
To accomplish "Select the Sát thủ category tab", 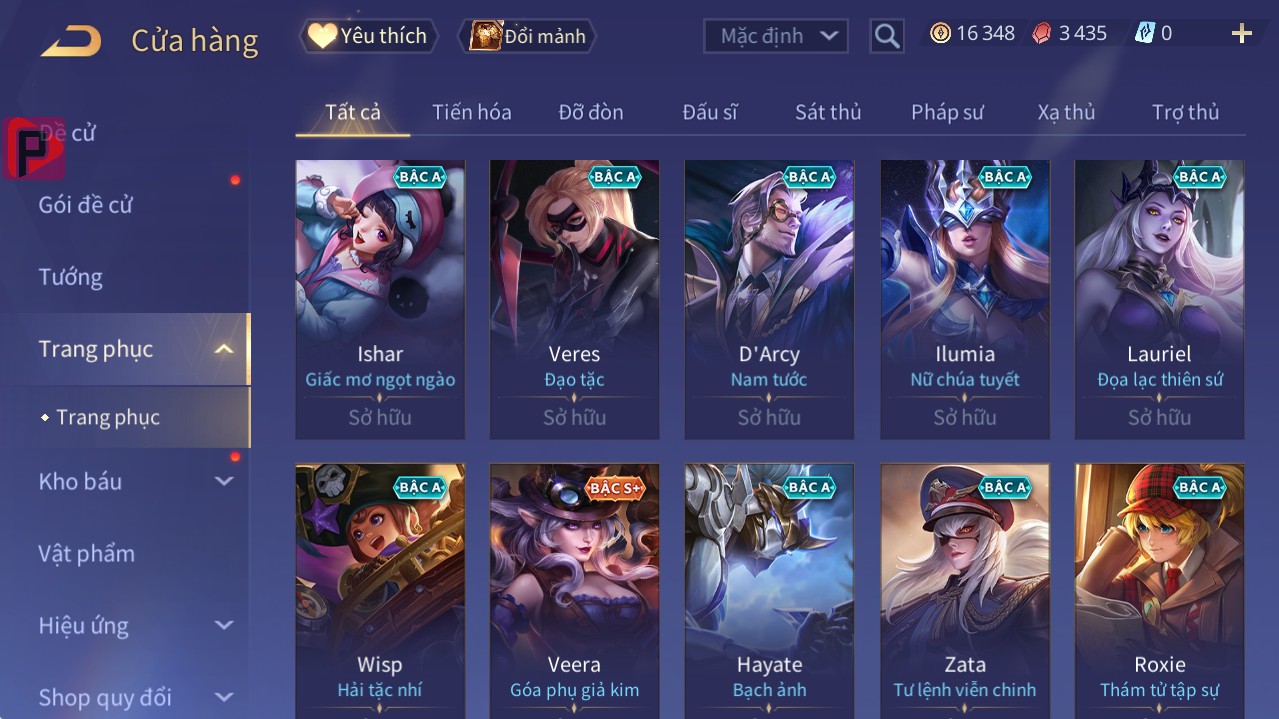I will (x=828, y=112).
